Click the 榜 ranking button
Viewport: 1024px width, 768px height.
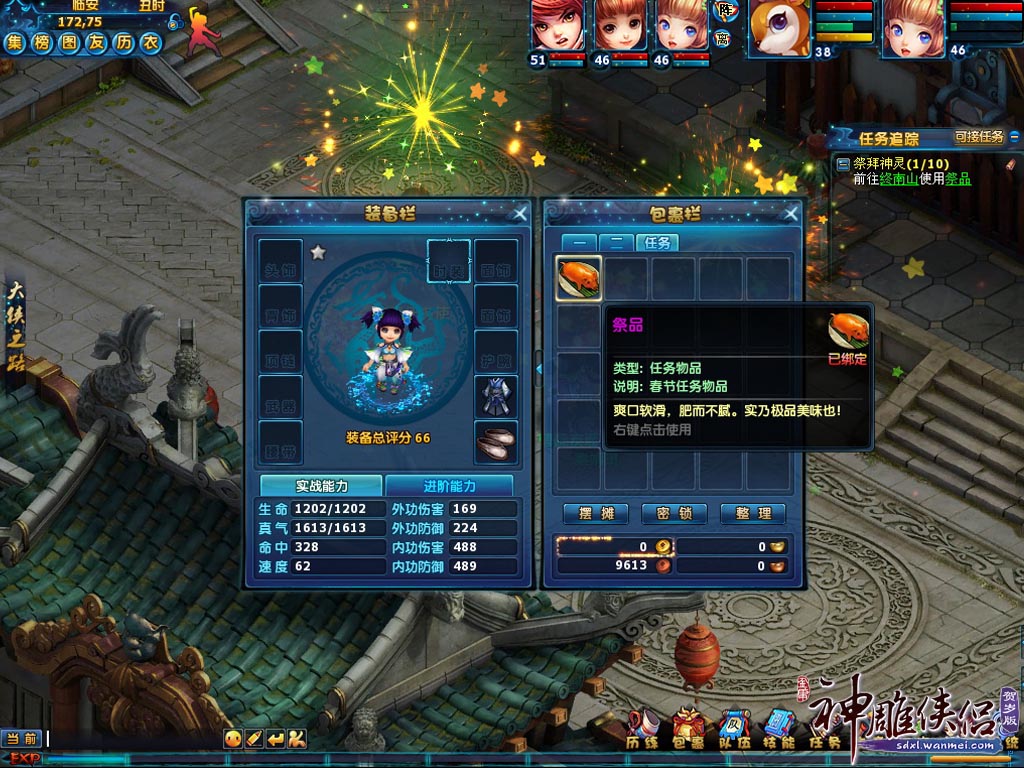[42, 42]
